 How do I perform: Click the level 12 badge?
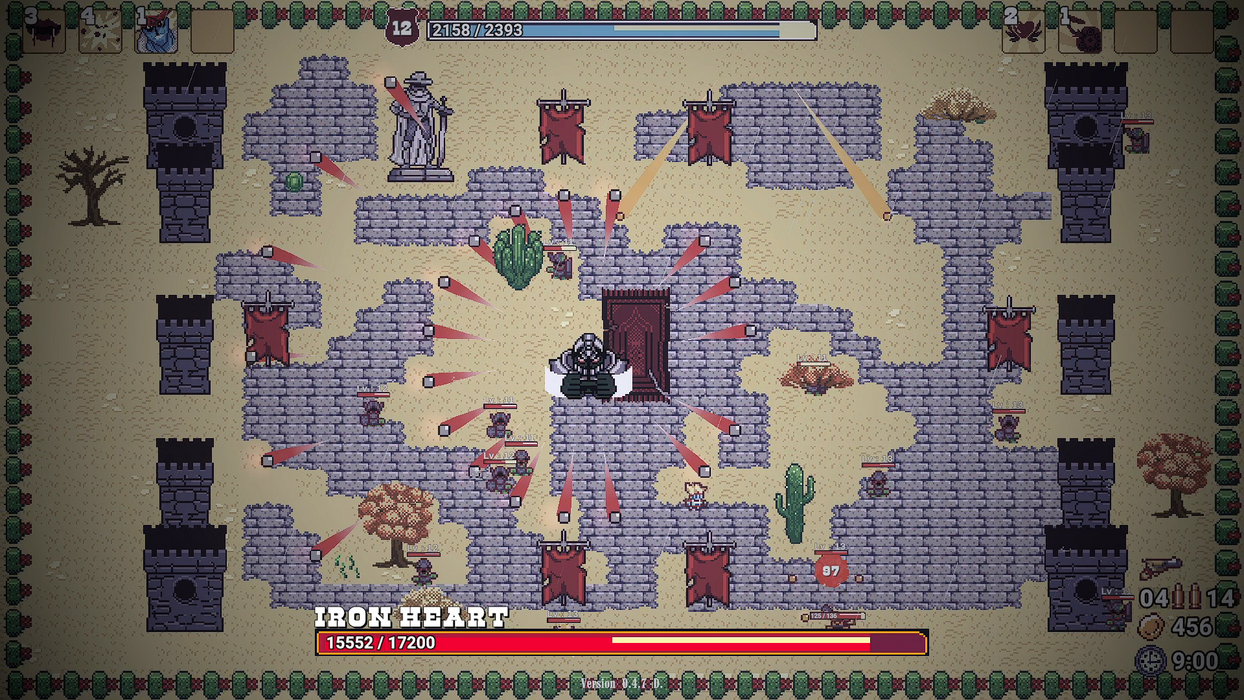coord(402,28)
